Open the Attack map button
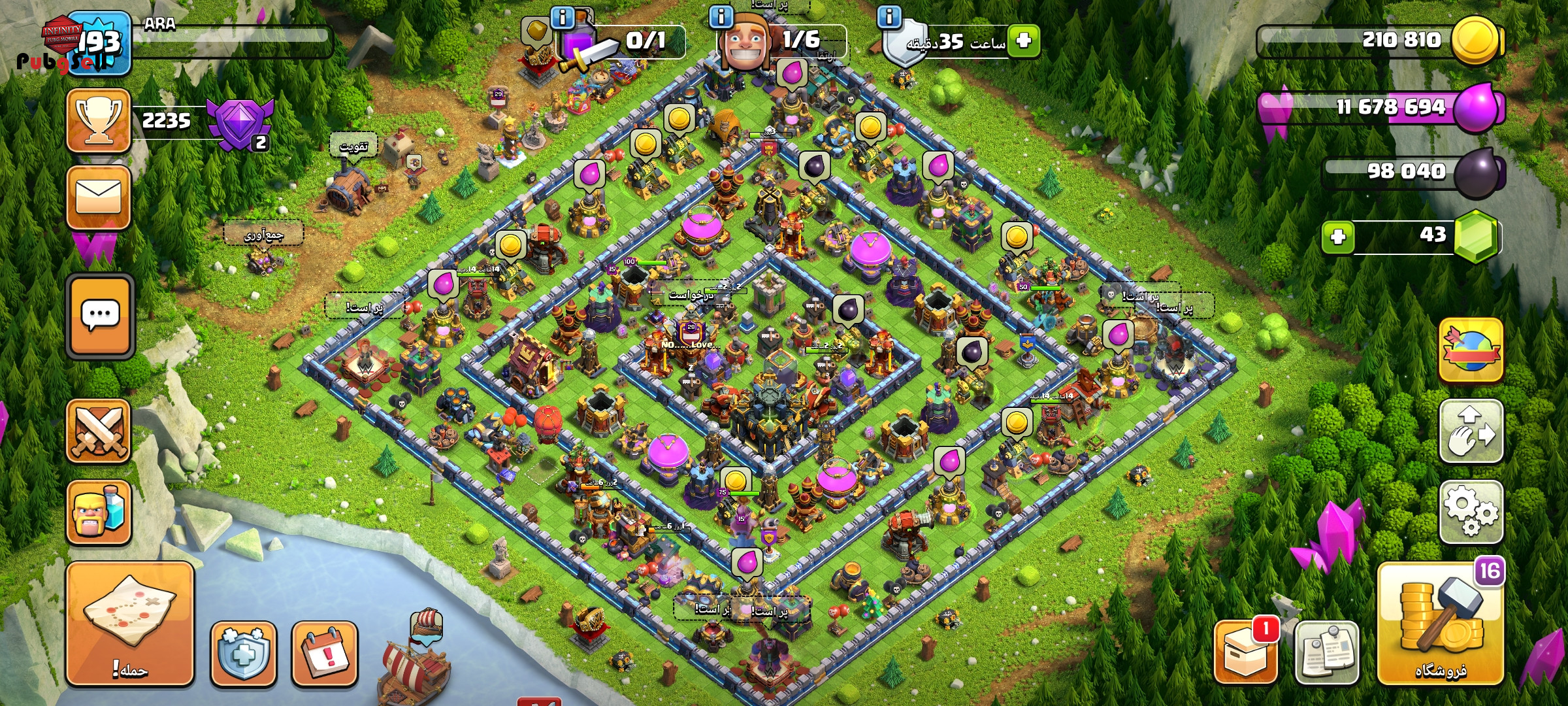Viewport: 1568px width, 706px height. (x=129, y=624)
